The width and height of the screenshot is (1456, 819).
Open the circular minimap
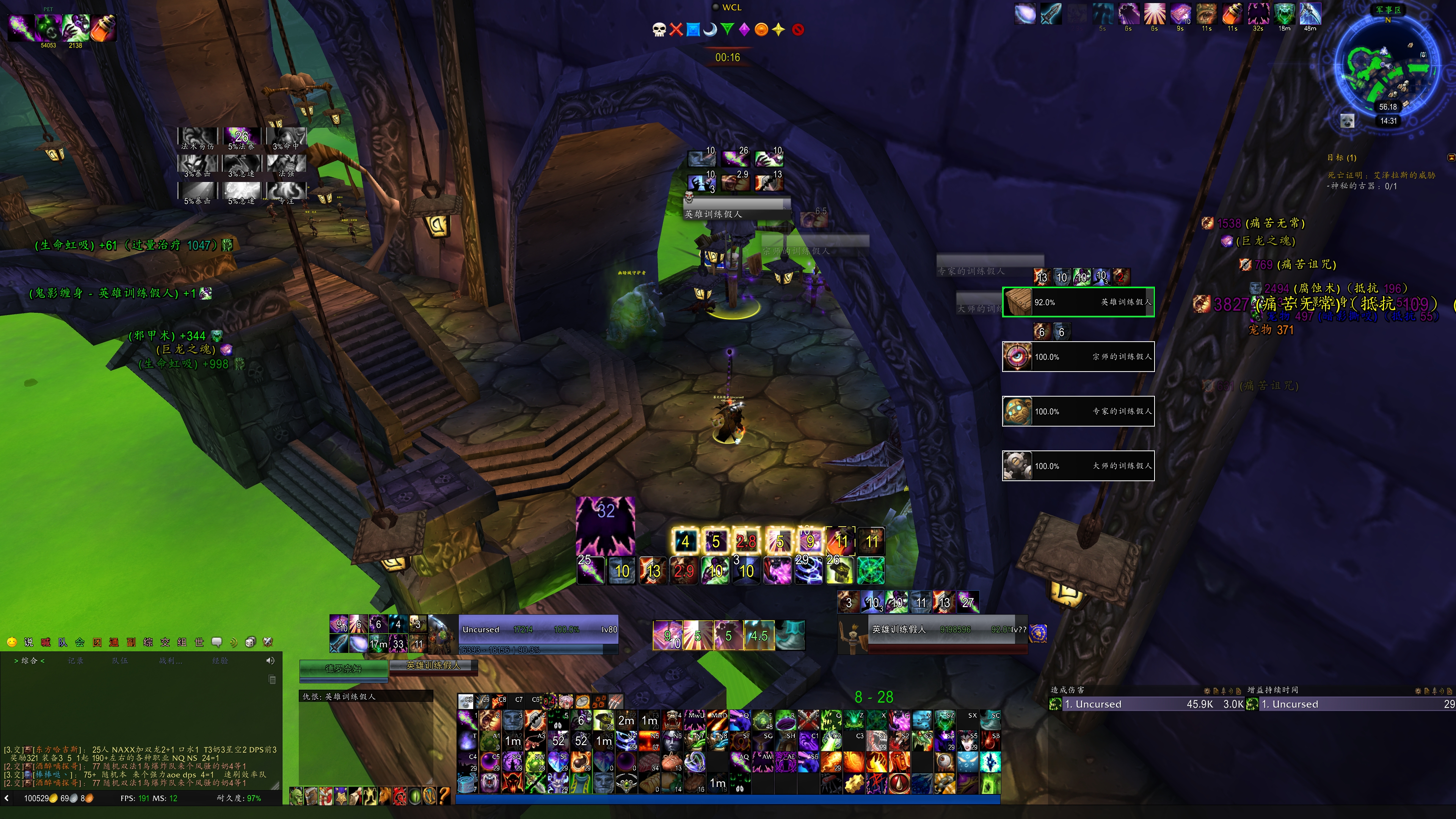[1388, 65]
